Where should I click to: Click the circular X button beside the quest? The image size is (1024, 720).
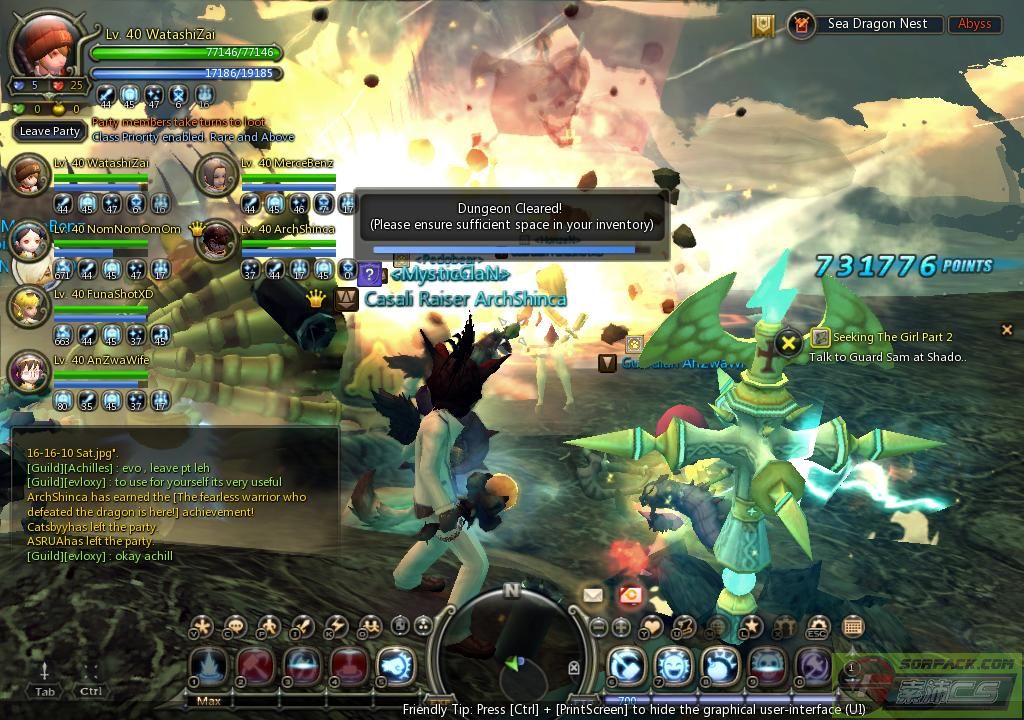tap(789, 344)
